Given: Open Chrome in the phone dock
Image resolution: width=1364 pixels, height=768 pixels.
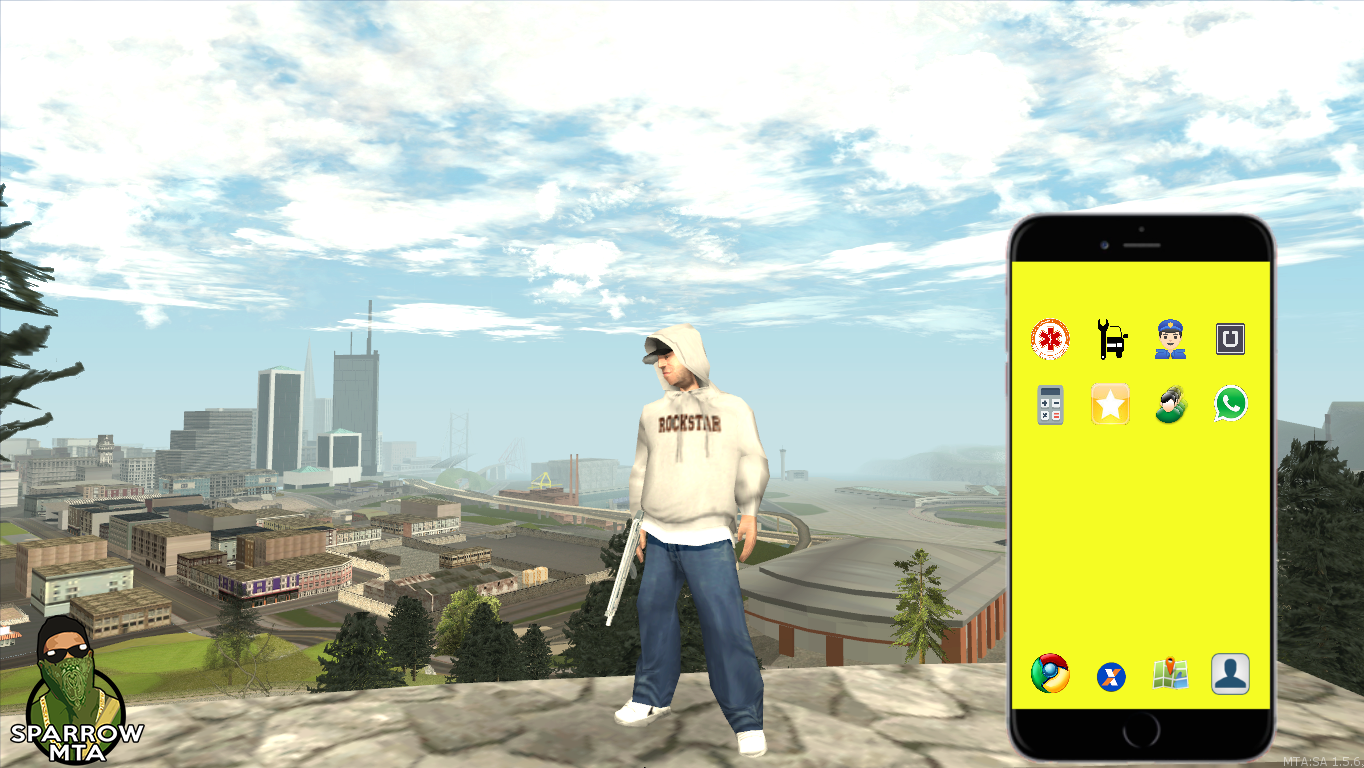Looking at the screenshot, I should point(1048,675).
